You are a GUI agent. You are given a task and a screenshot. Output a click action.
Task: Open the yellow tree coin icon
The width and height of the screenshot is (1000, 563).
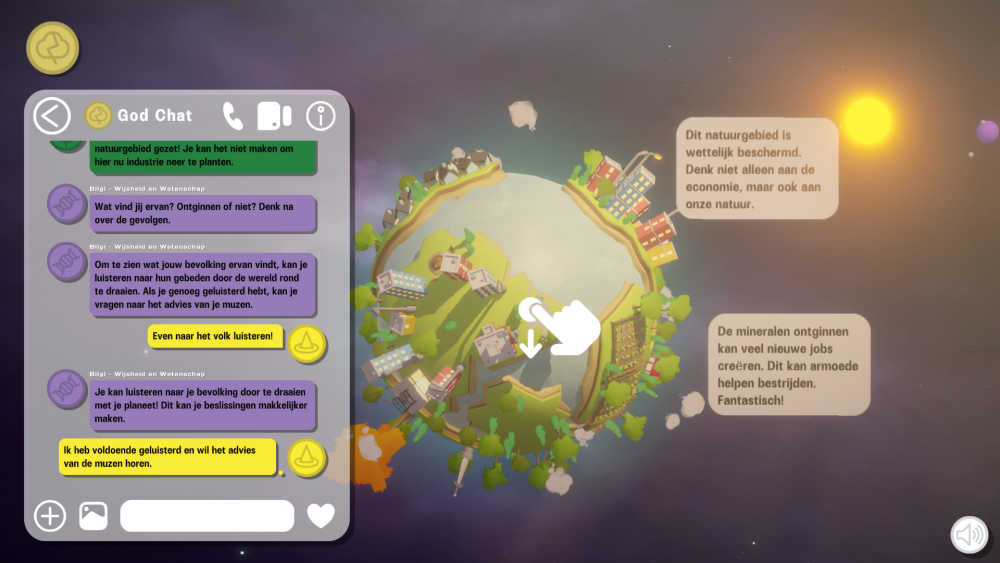tap(53, 48)
